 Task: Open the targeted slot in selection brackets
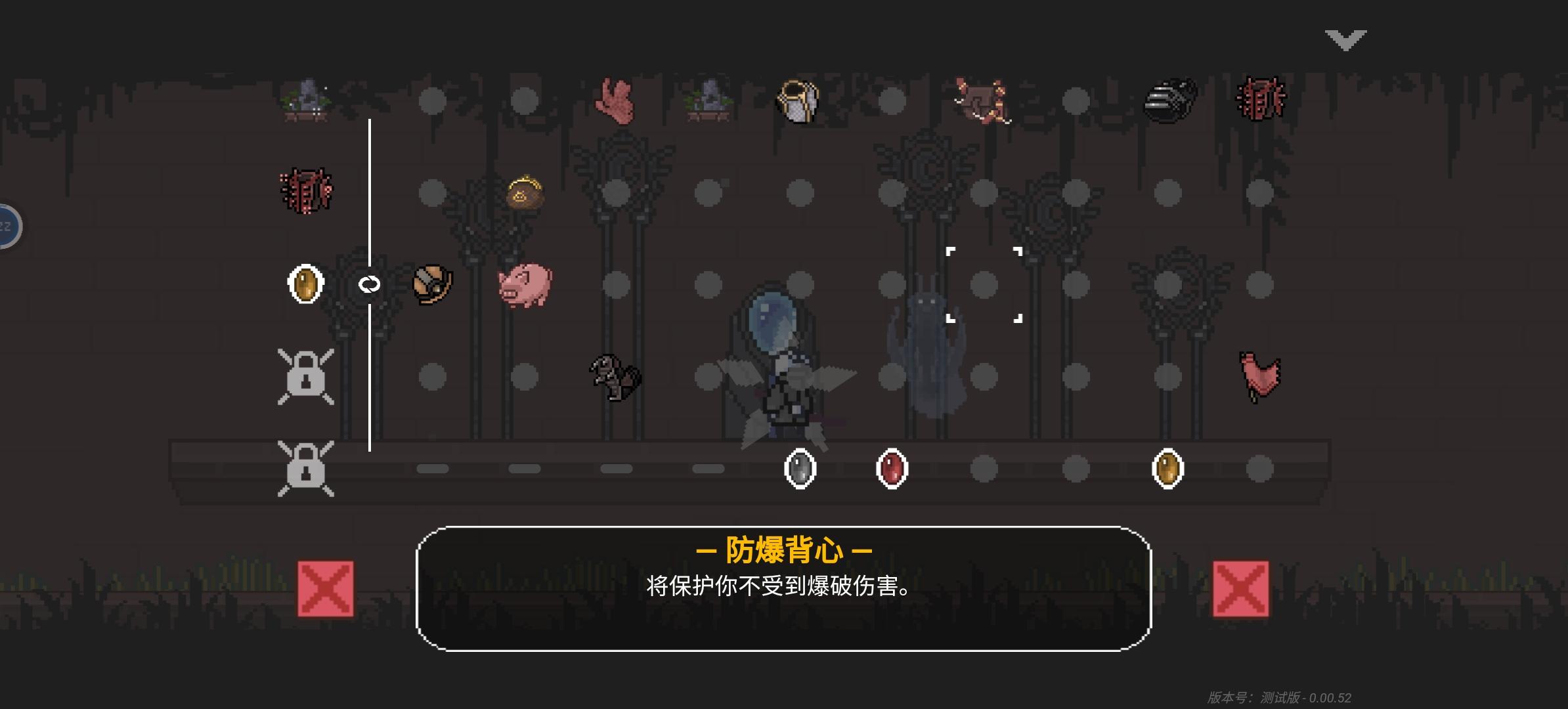(984, 285)
